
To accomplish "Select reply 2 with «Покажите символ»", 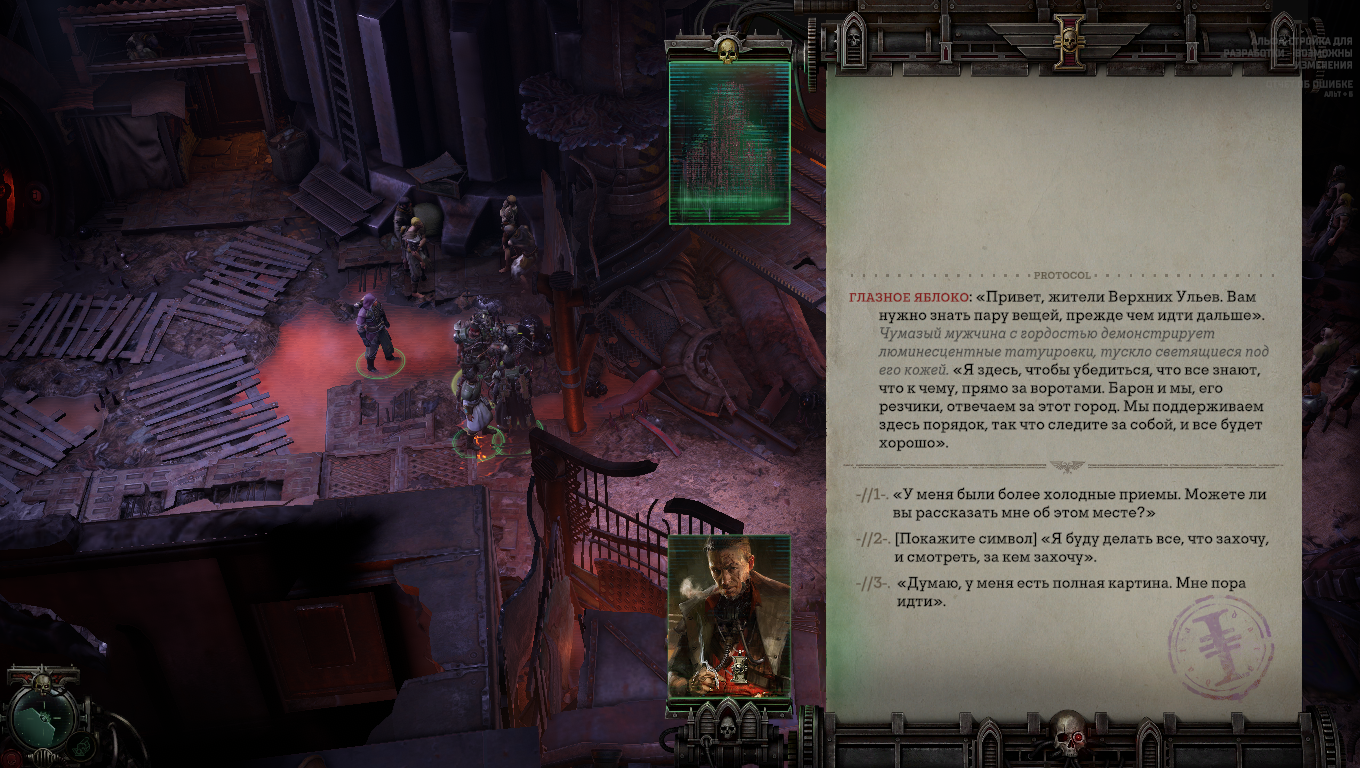I will tap(1080, 548).
